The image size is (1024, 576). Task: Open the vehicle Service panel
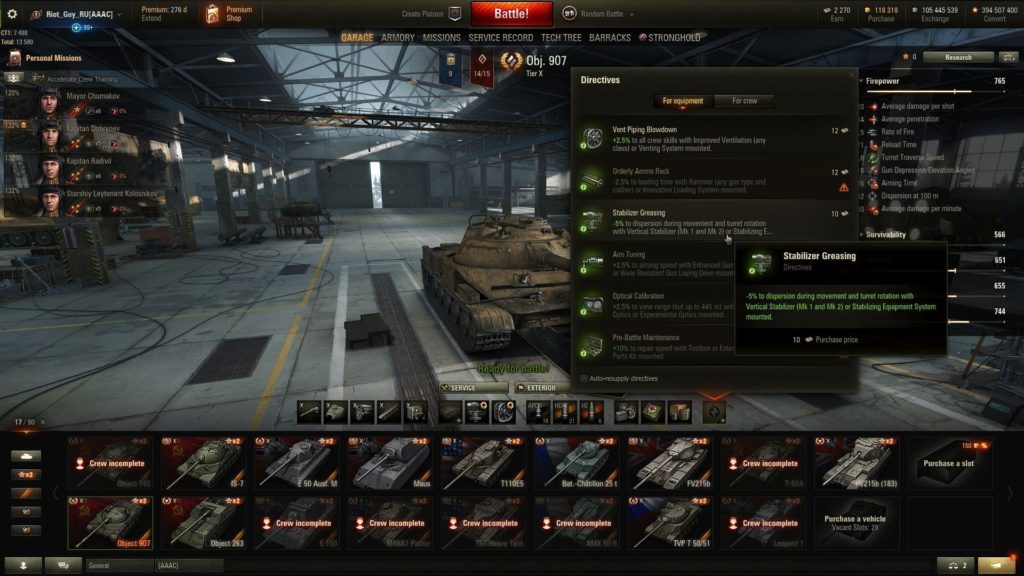coord(472,387)
